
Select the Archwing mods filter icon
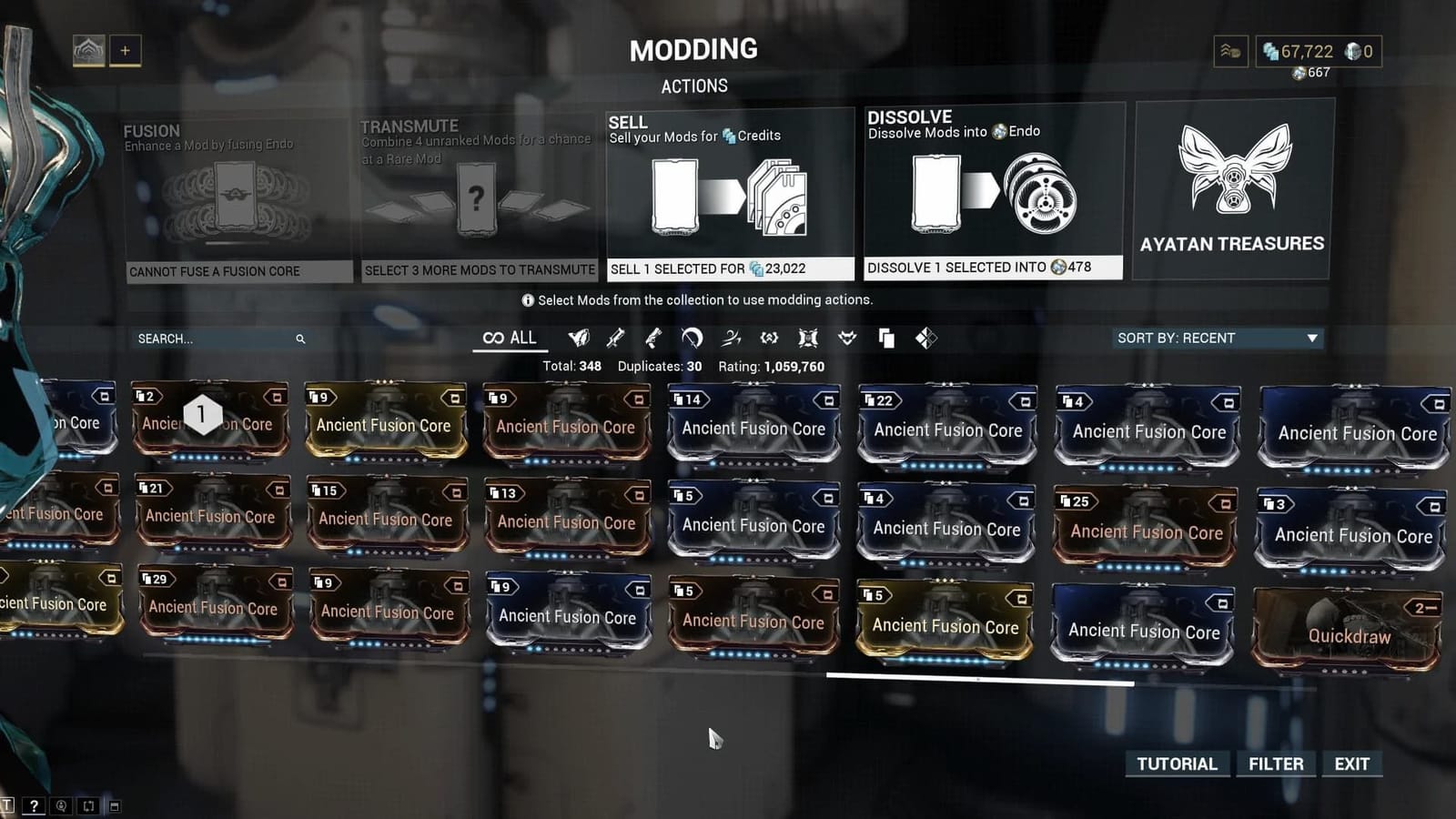(731, 338)
